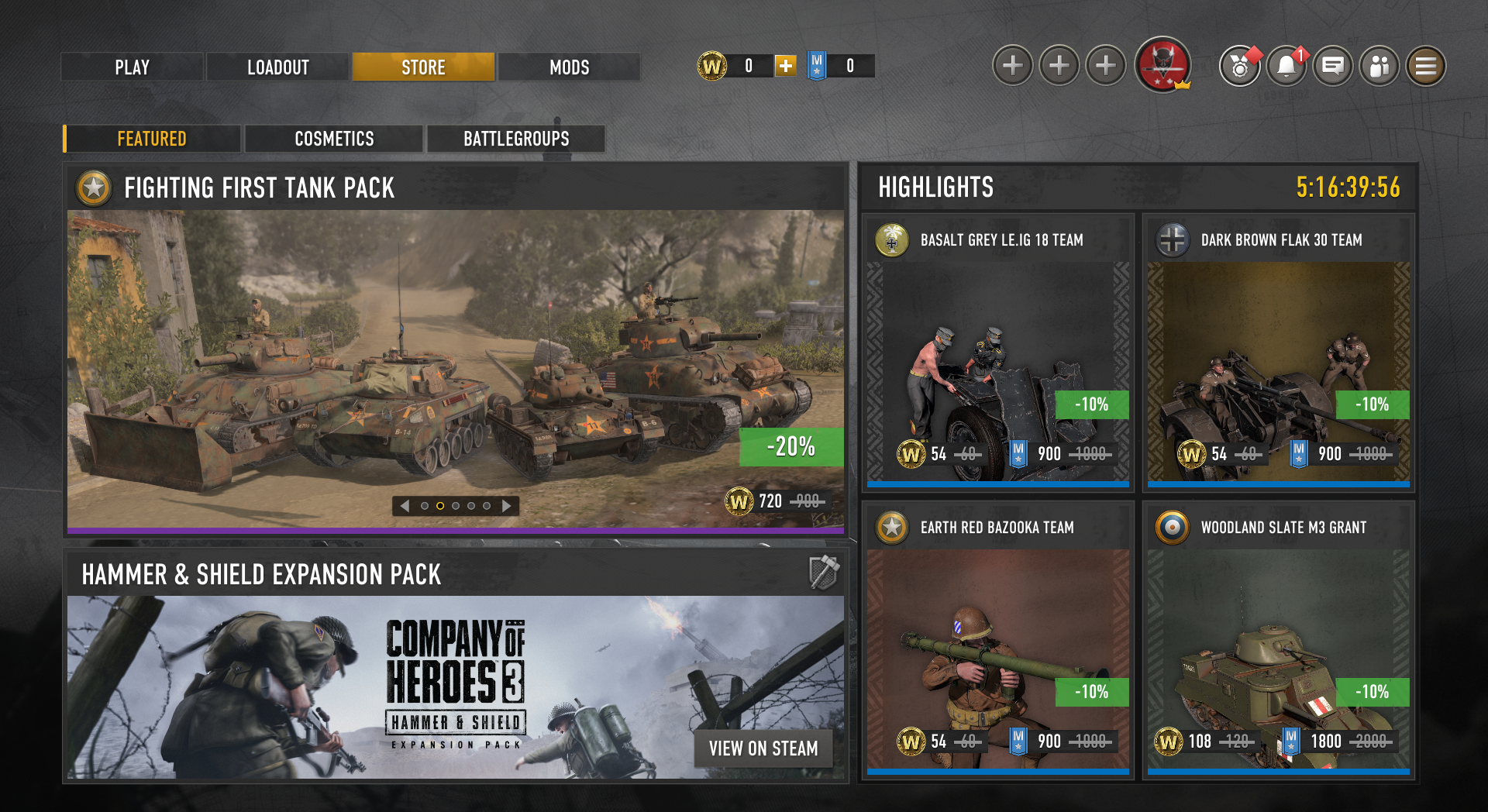Go to the Loadout screen
Screen dimensions: 1488x812
point(277,67)
